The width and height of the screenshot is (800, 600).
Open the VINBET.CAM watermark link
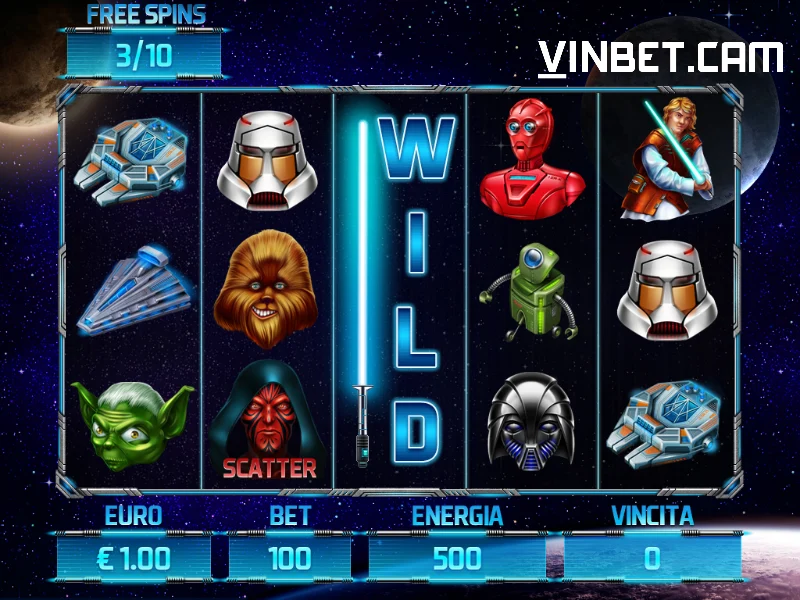[660, 59]
